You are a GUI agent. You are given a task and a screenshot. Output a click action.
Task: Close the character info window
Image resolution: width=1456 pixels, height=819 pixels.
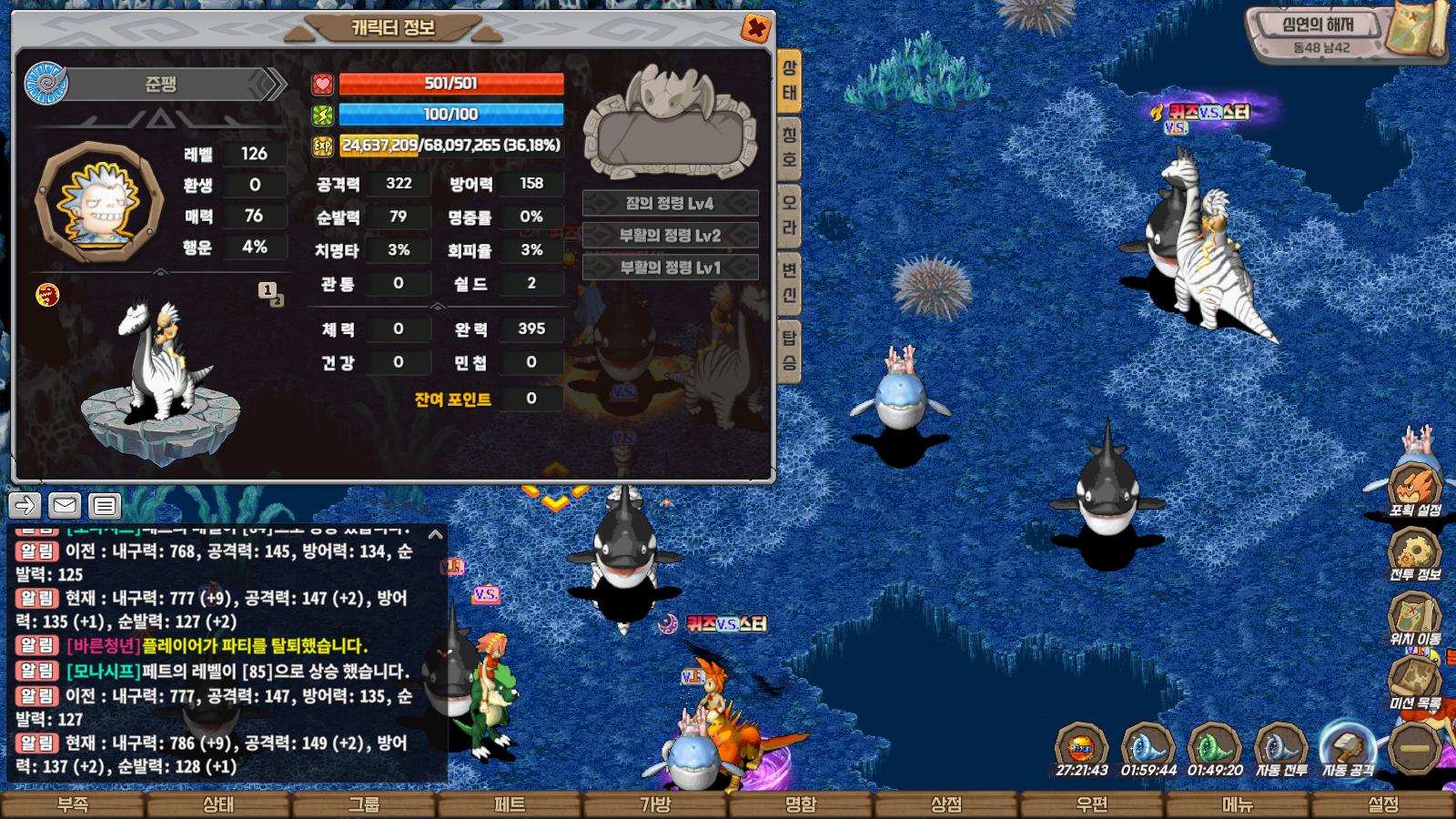coord(755,29)
